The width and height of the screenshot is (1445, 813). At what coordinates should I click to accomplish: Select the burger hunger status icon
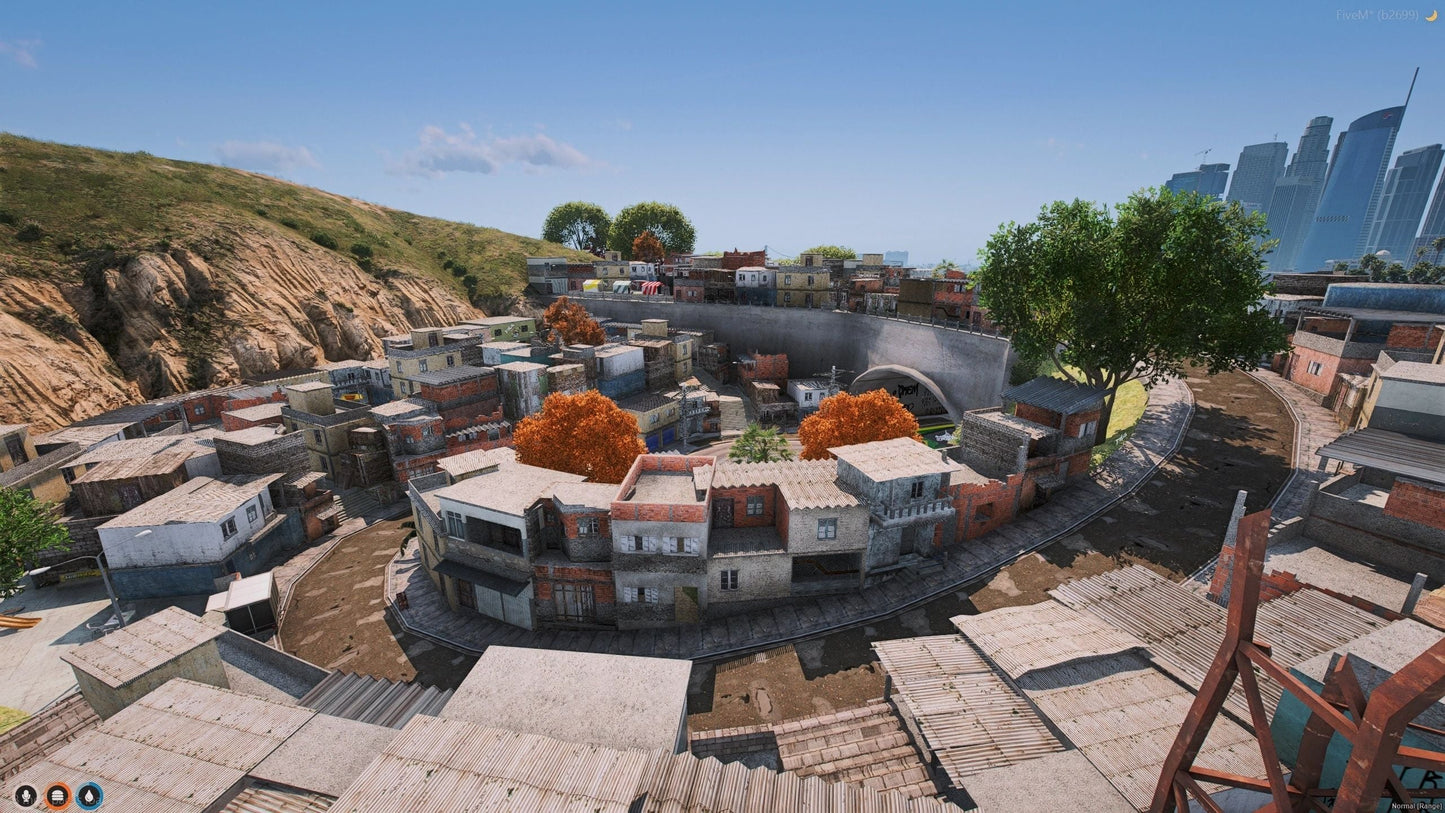point(58,796)
